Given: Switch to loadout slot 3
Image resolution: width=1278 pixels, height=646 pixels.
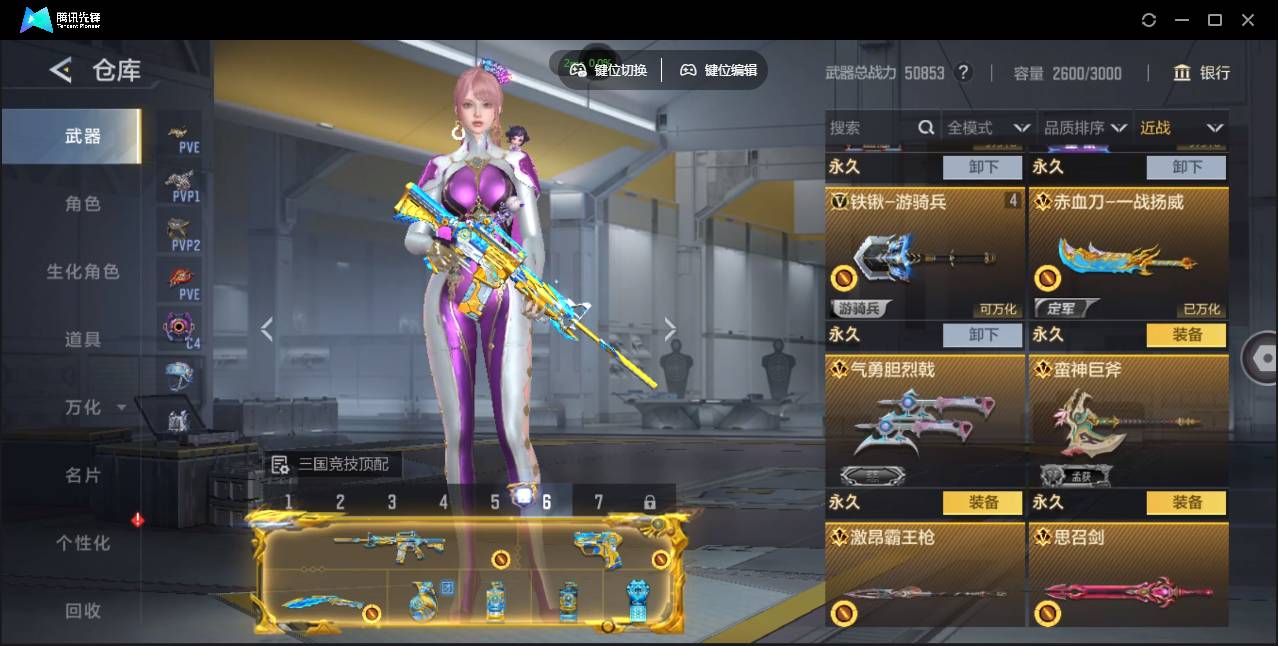Looking at the screenshot, I should pos(392,502).
